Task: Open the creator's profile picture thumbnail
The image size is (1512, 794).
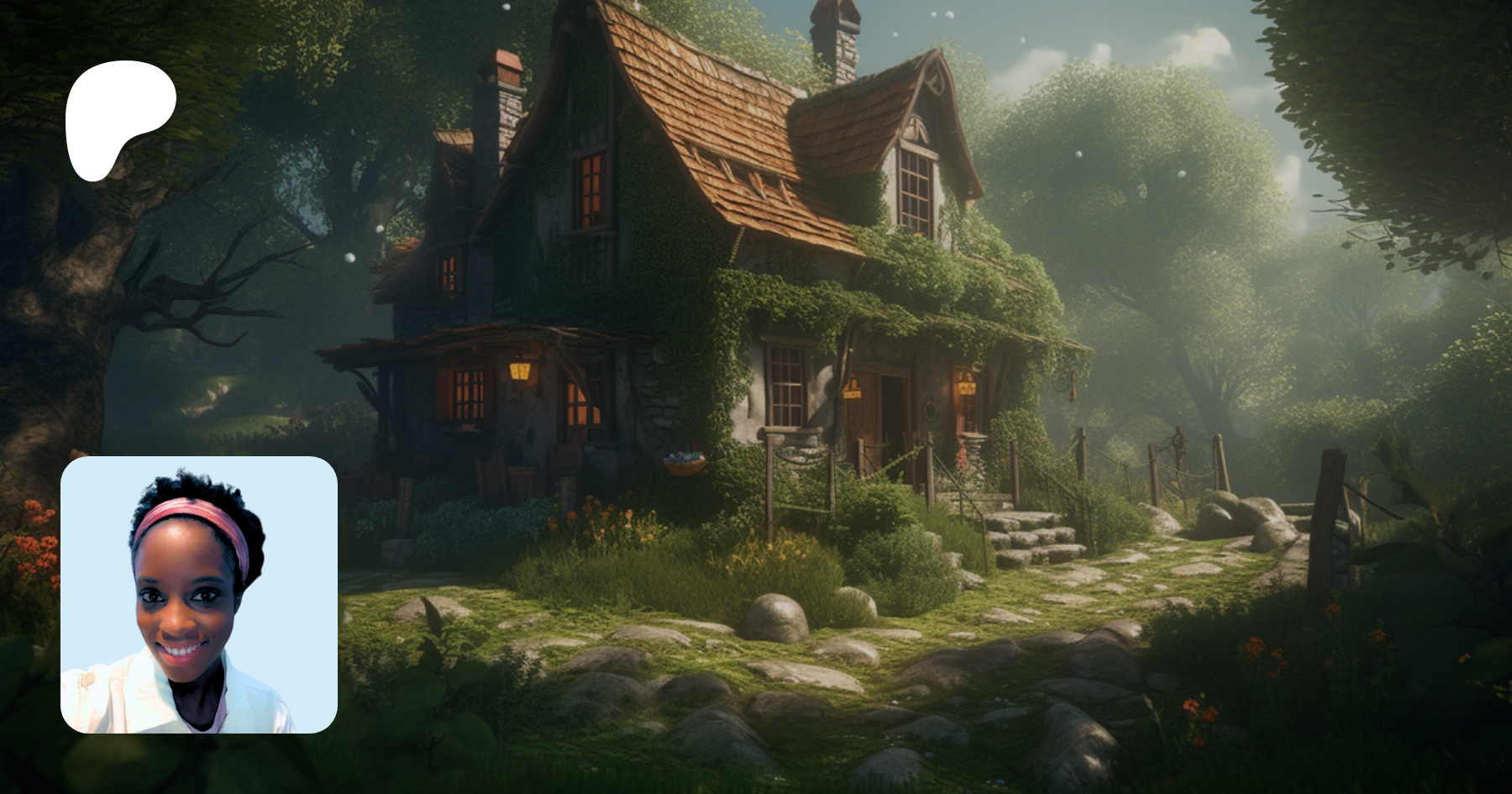Action: pyautogui.click(x=199, y=595)
